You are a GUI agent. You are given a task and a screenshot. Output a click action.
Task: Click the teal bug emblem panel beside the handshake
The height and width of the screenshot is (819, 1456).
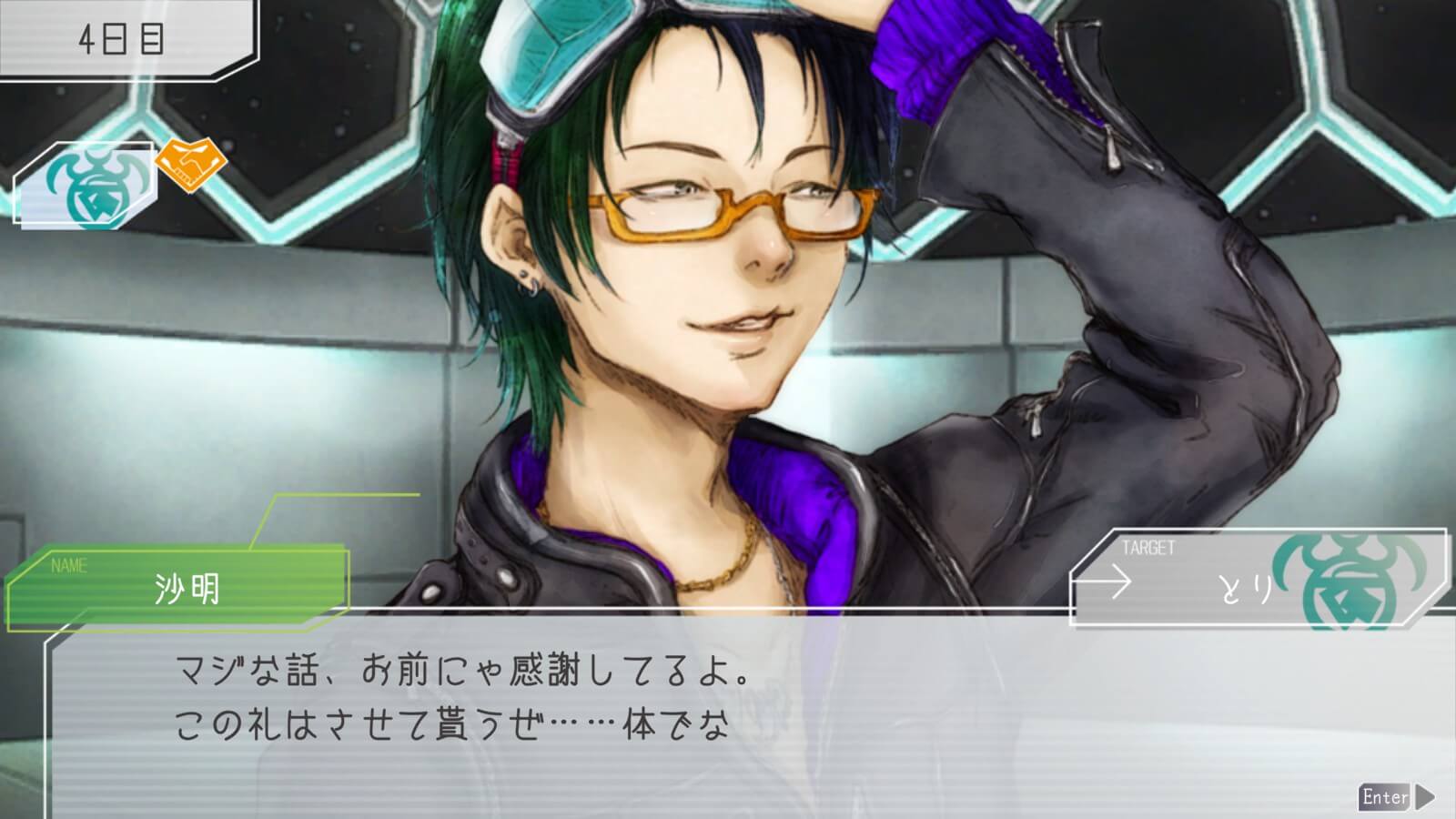tap(85, 184)
